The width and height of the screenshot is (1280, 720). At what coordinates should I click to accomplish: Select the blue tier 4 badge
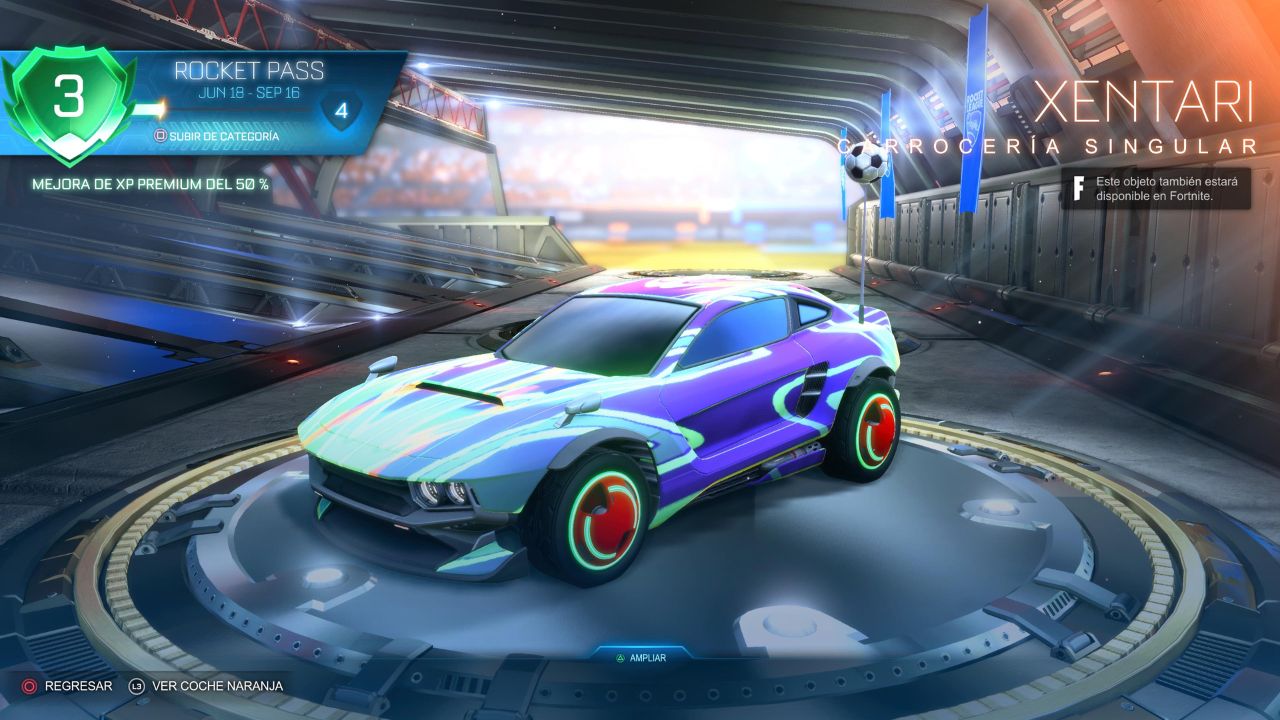click(341, 112)
